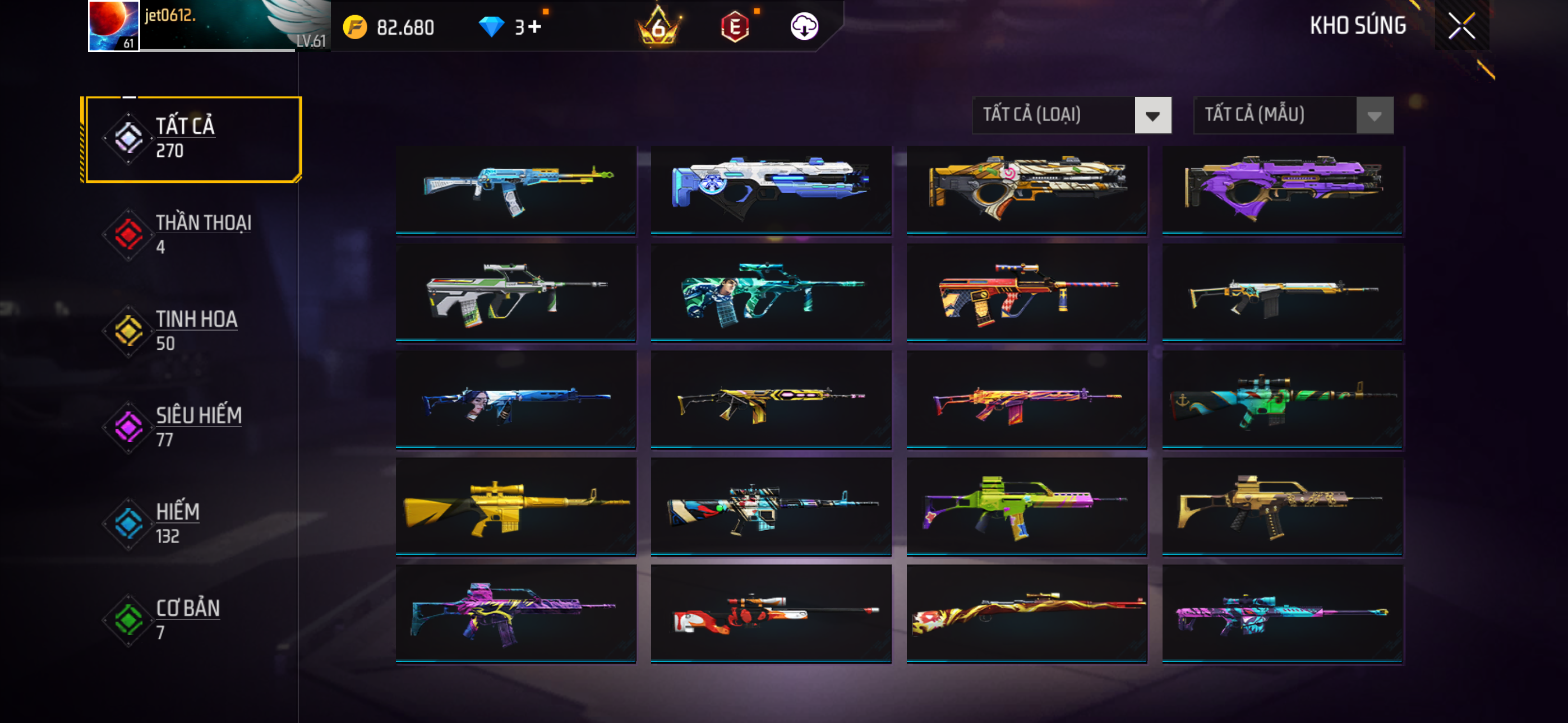Pick the all-purple futuristic gun skin
Viewport: 1568px width, 723px height.
click(x=1282, y=189)
